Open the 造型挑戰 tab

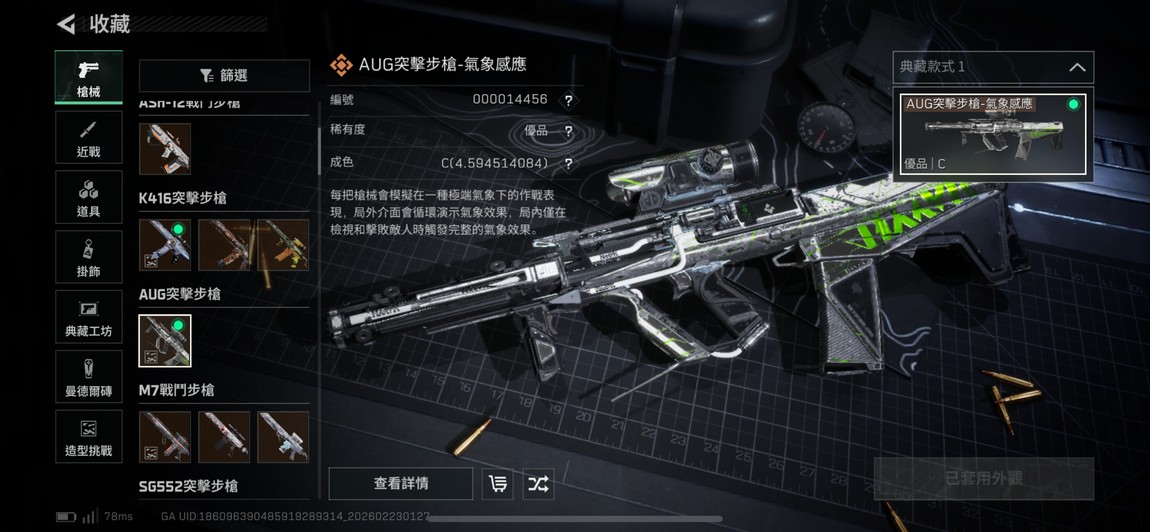pos(89,438)
